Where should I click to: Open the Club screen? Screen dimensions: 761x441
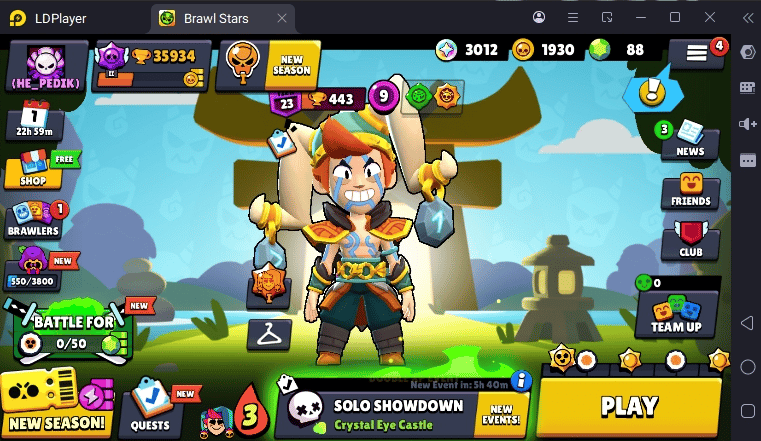coord(691,242)
